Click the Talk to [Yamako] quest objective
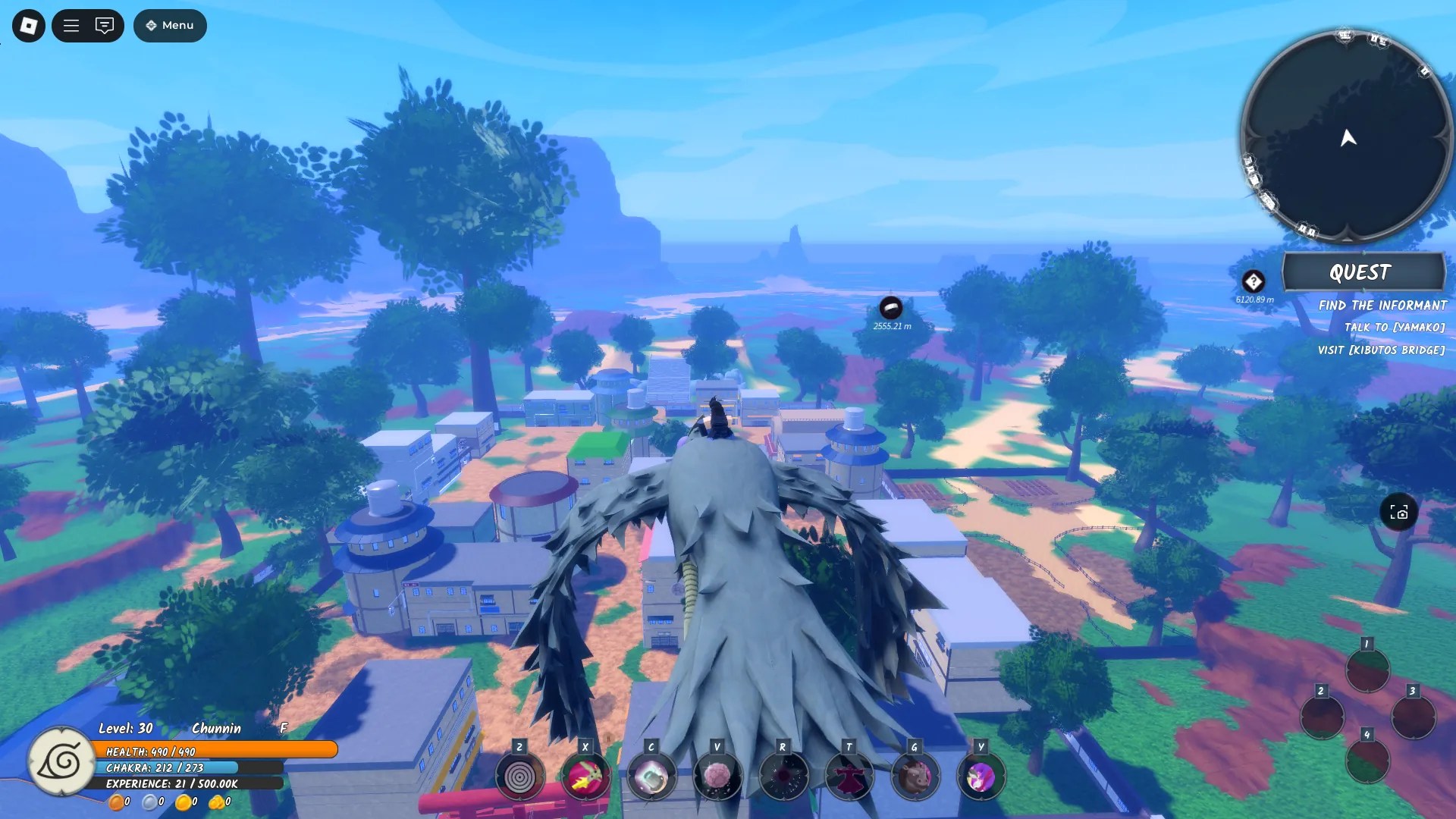The width and height of the screenshot is (1456, 819). 1394,328
